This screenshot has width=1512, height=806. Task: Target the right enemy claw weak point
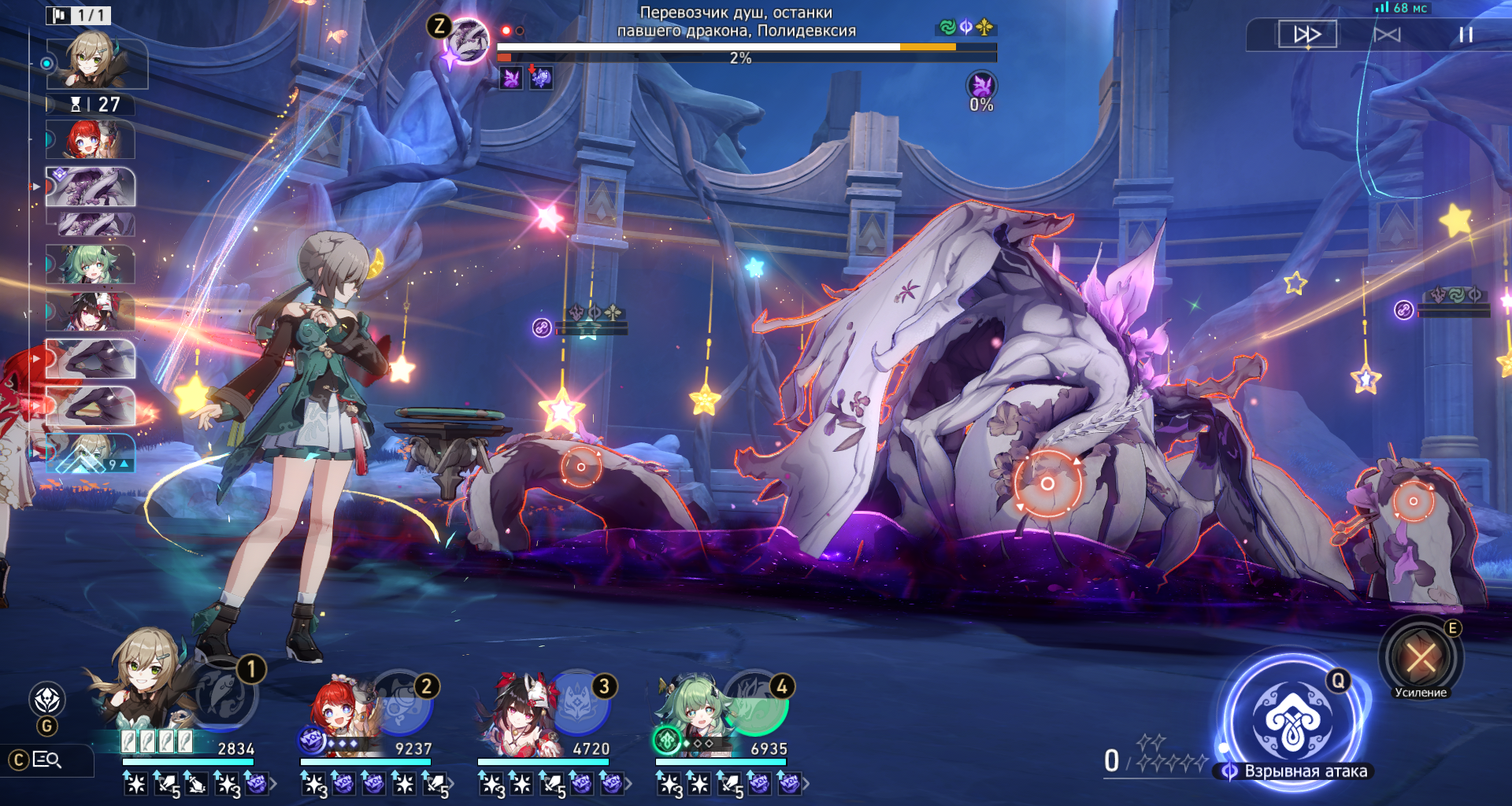click(1413, 501)
